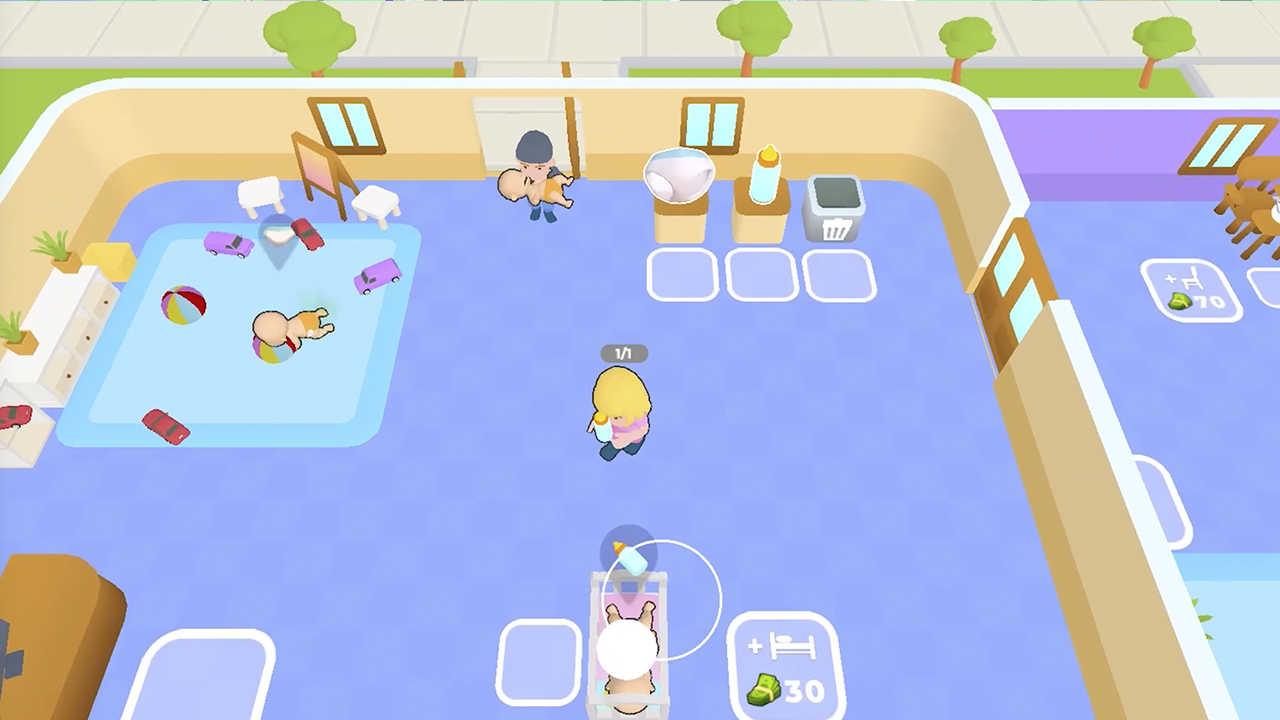Select the purple toy car on the mat
Image resolution: width=1280 pixels, height=720 pixels.
click(228, 246)
